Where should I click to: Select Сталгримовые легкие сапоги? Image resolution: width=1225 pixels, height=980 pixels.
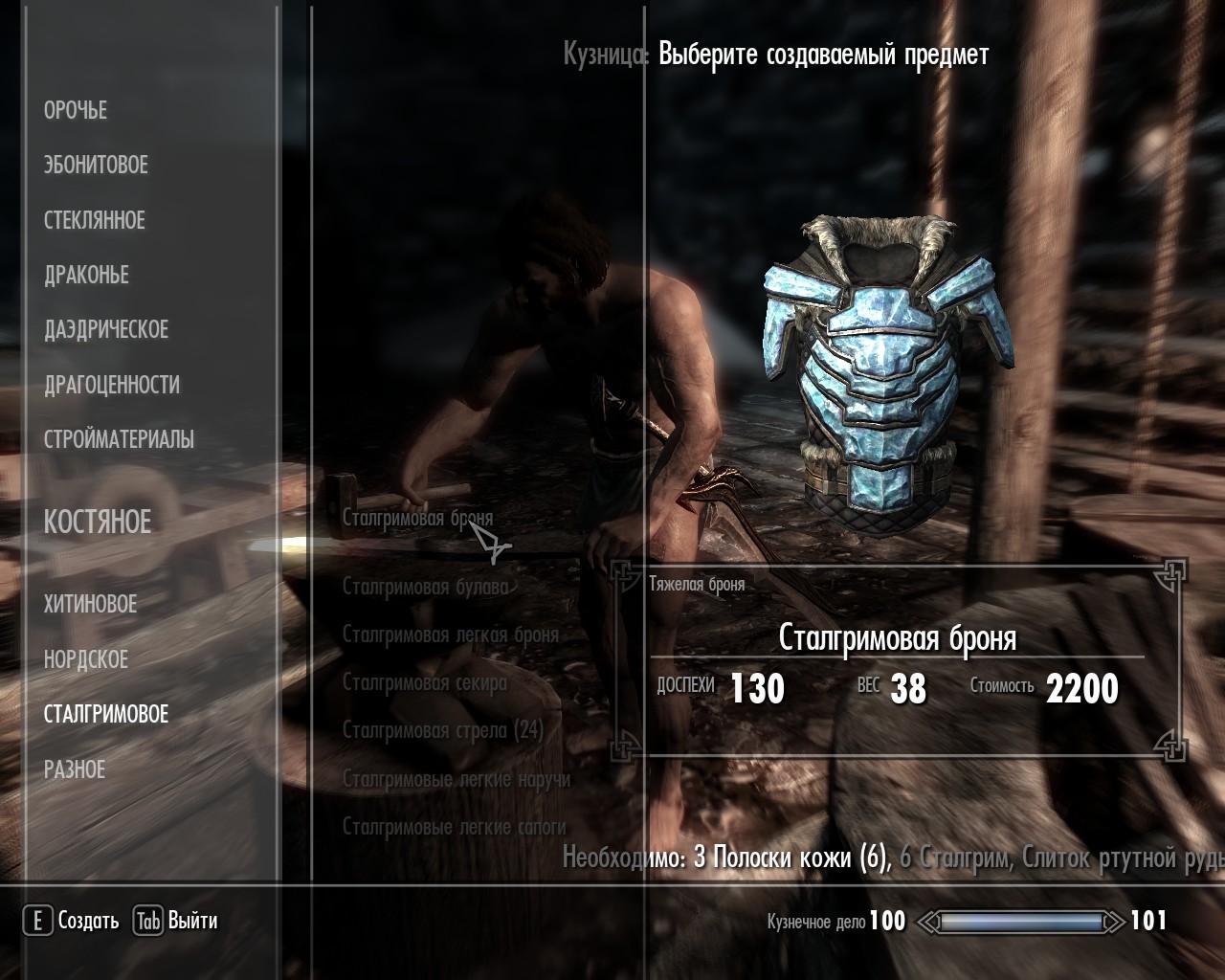tap(454, 827)
